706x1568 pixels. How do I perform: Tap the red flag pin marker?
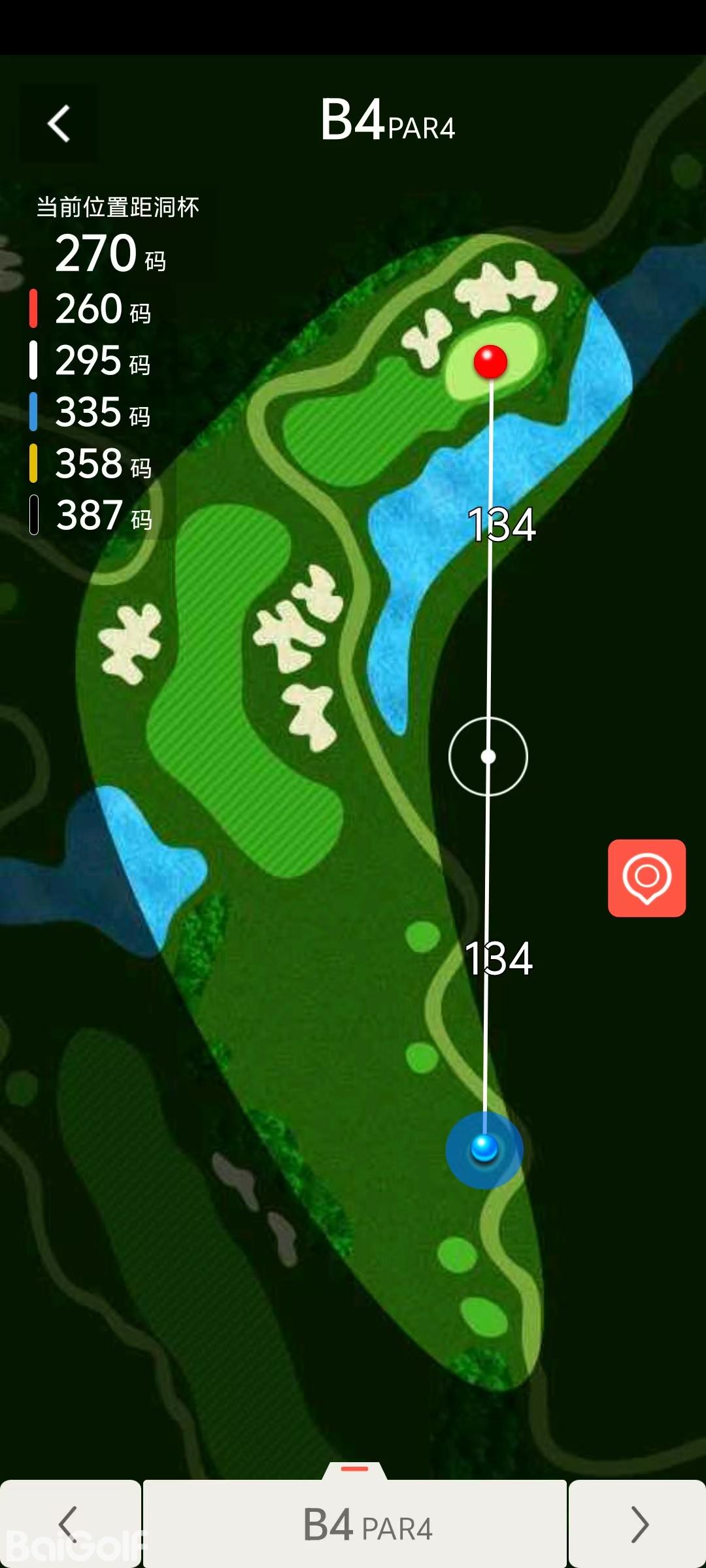coord(490,361)
